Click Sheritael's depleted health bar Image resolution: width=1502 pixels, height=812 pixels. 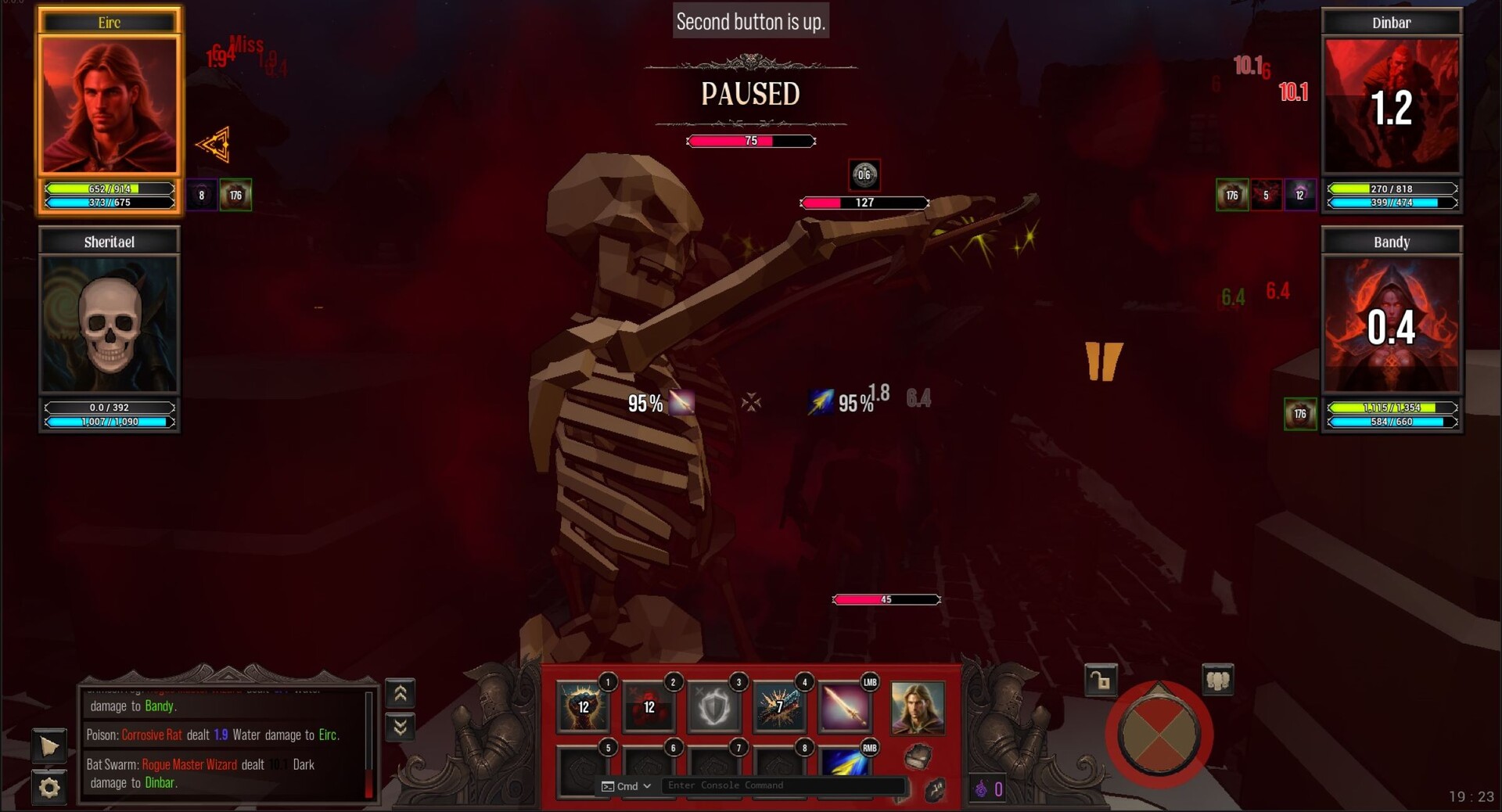(x=109, y=408)
